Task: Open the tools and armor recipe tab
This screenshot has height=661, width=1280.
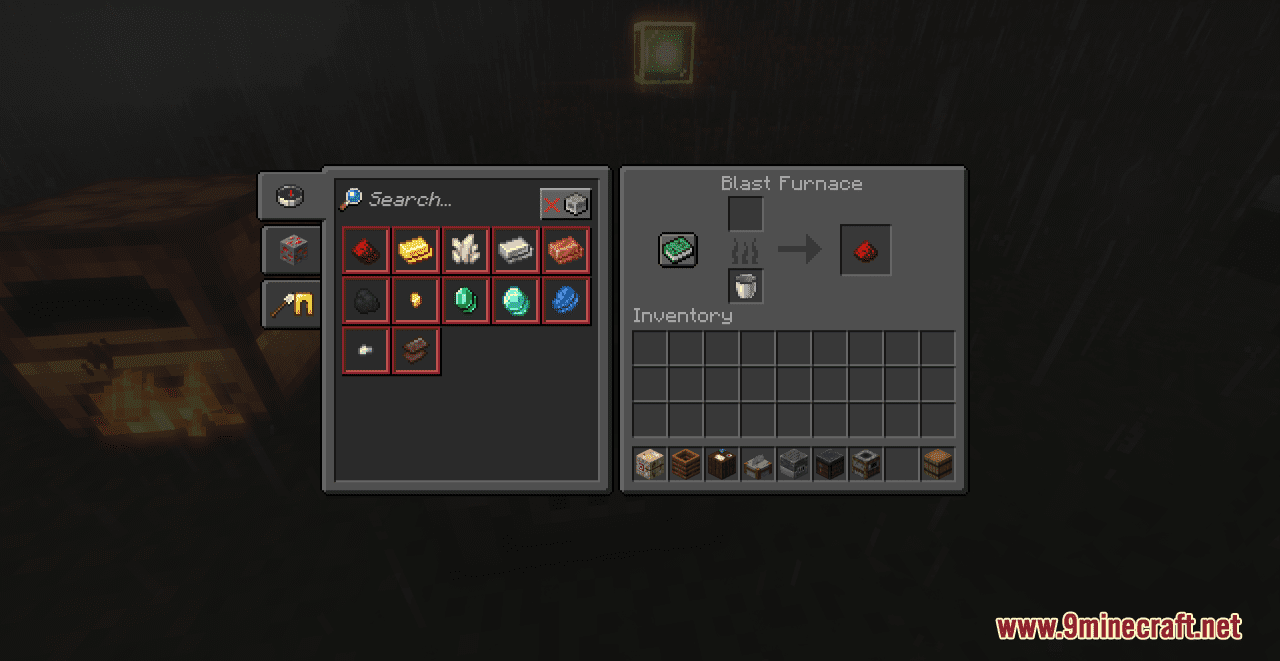Action: coord(291,304)
